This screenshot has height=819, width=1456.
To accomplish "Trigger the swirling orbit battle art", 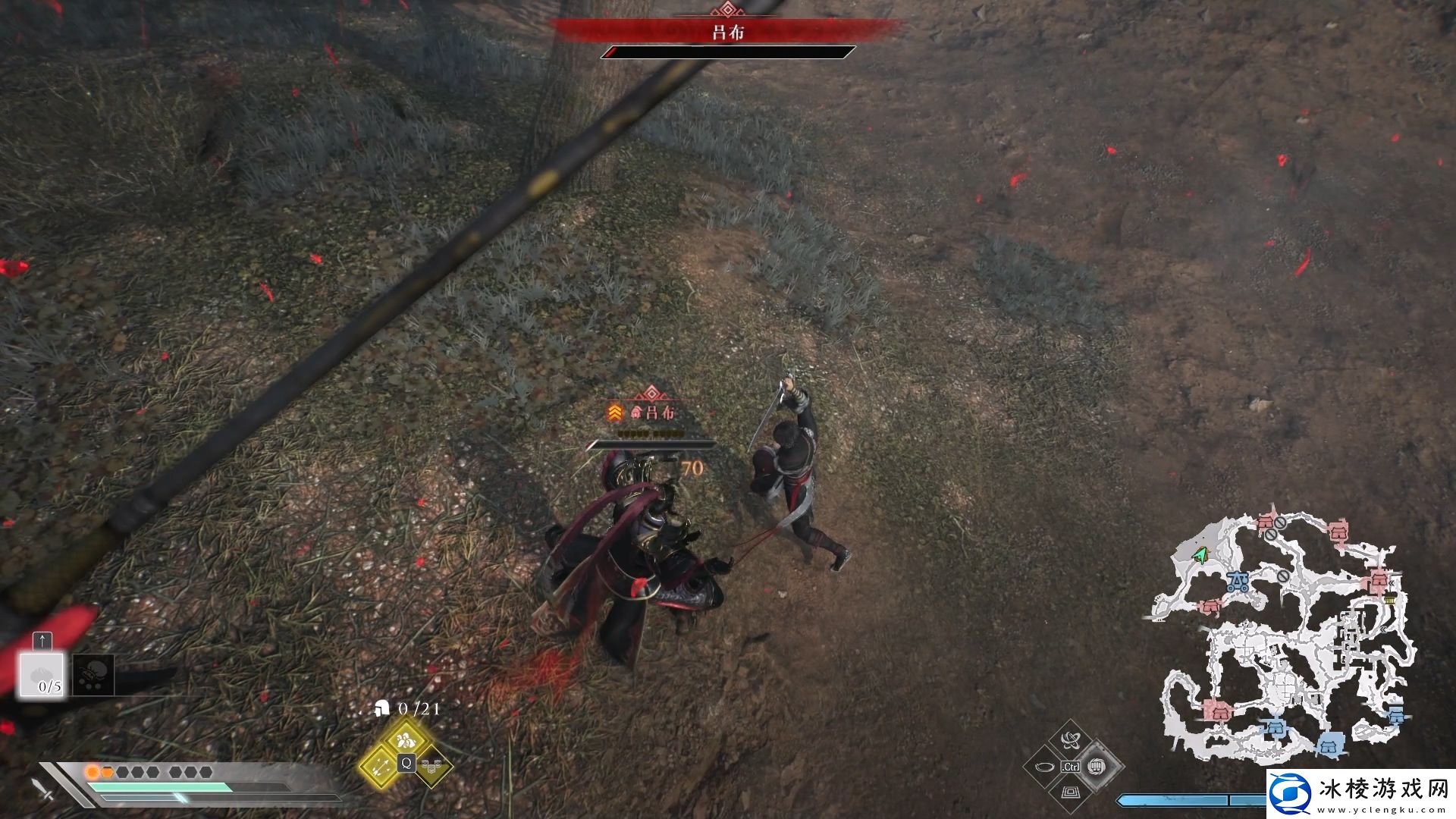I will 1070,740.
